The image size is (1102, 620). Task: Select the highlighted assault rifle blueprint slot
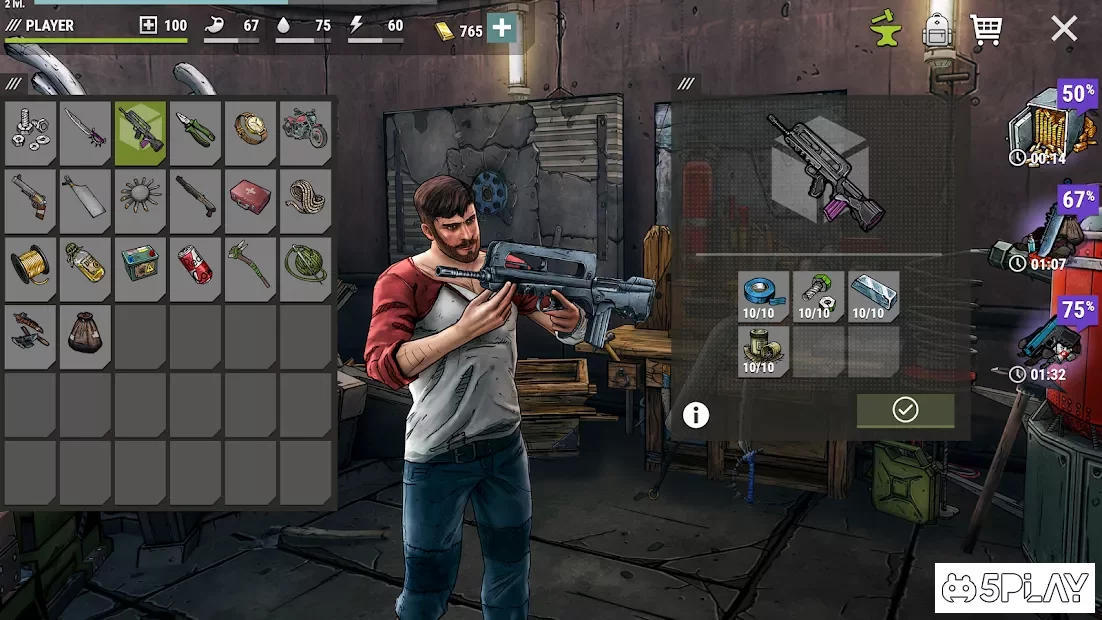click(140, 133)
